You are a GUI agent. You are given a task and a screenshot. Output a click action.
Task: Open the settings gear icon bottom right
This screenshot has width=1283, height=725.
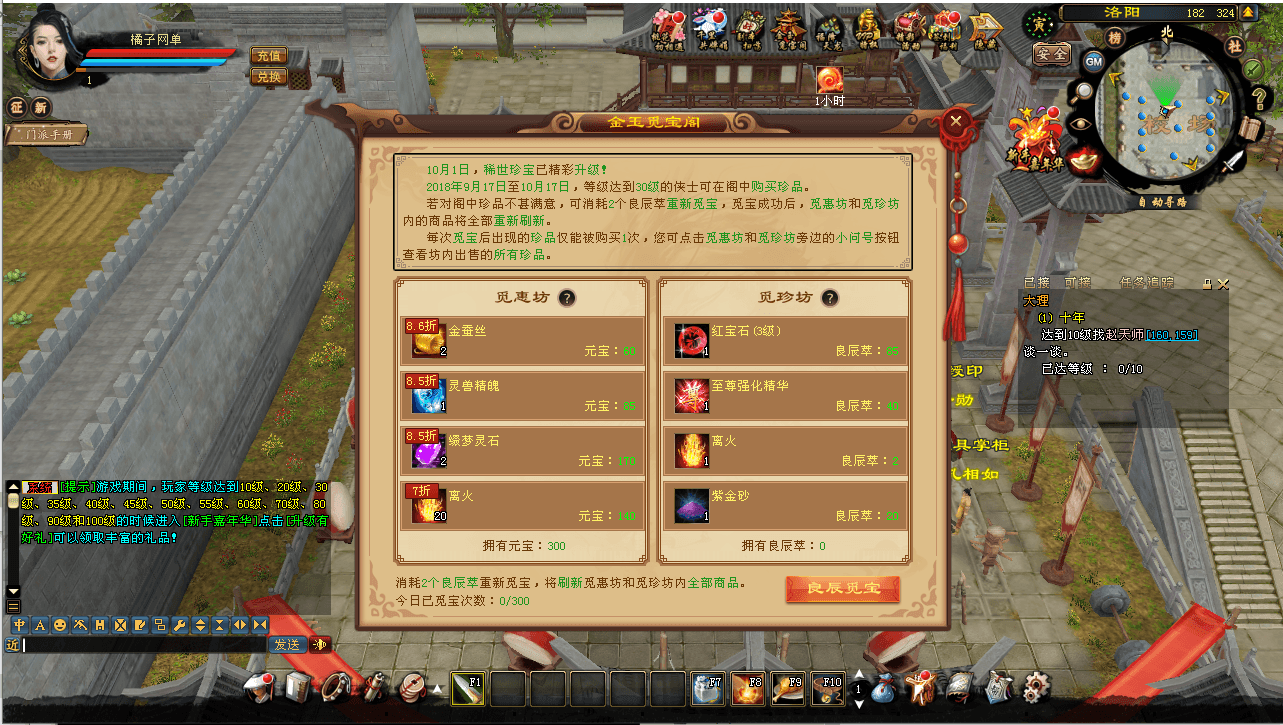(x=1035, y=689)
